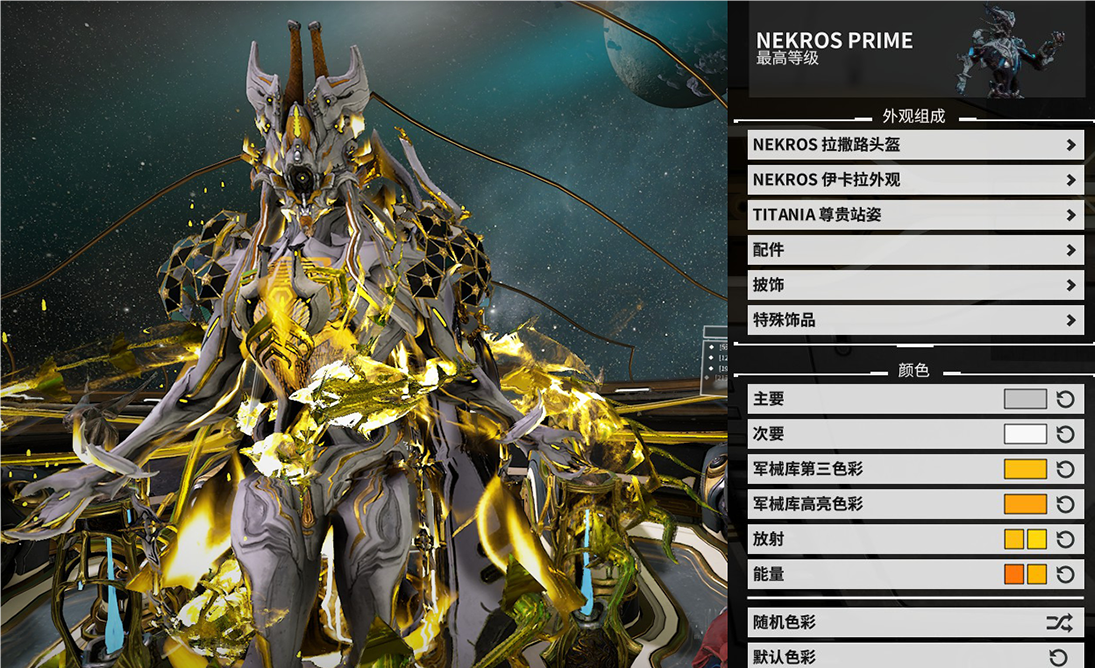Screen dimensions: 1095x668
Task: Select the 次要 secondary white color swatch
Action: (x=1025, y=434)
